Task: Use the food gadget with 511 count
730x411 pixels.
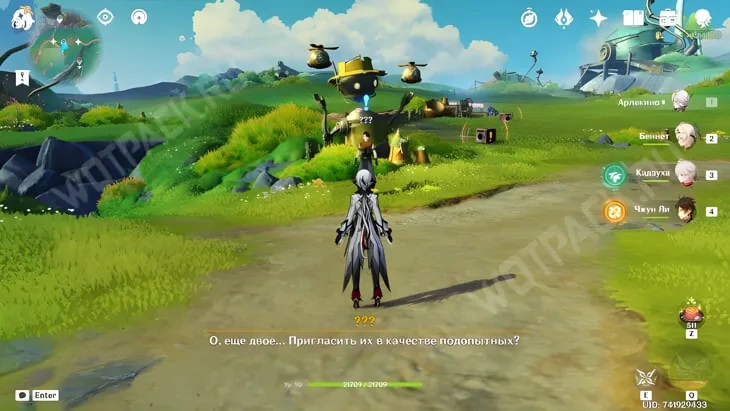Action: [x=690, y=314]
